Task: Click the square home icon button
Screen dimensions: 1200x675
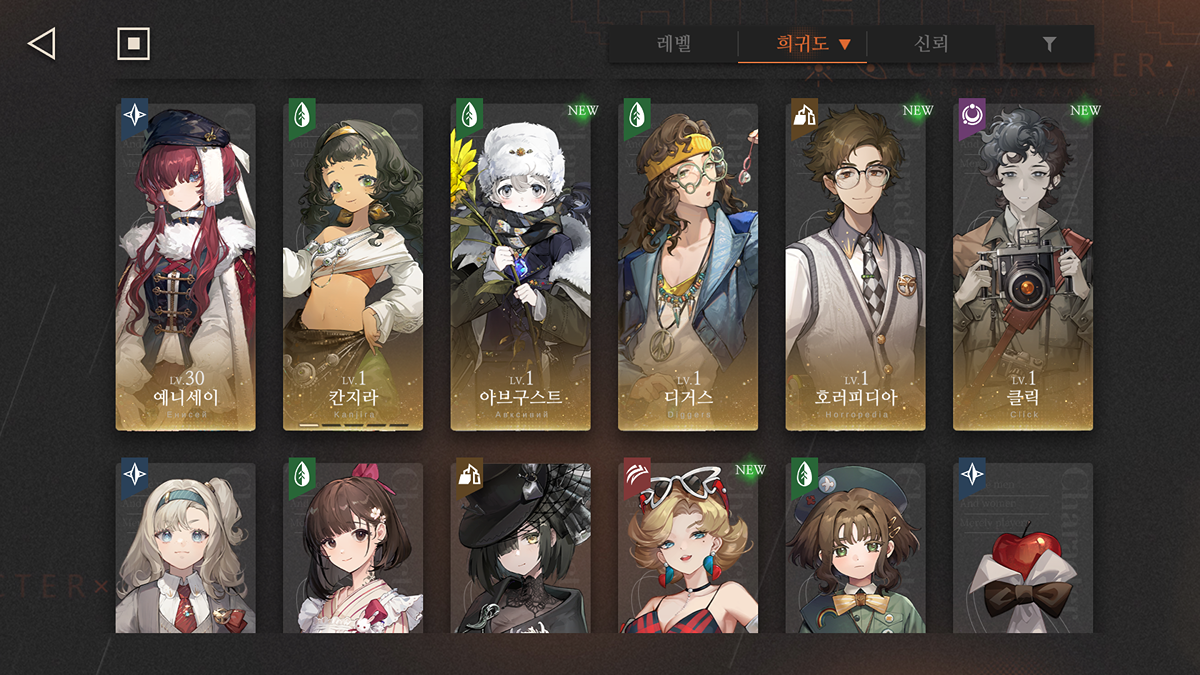Action: pos(133,44)
